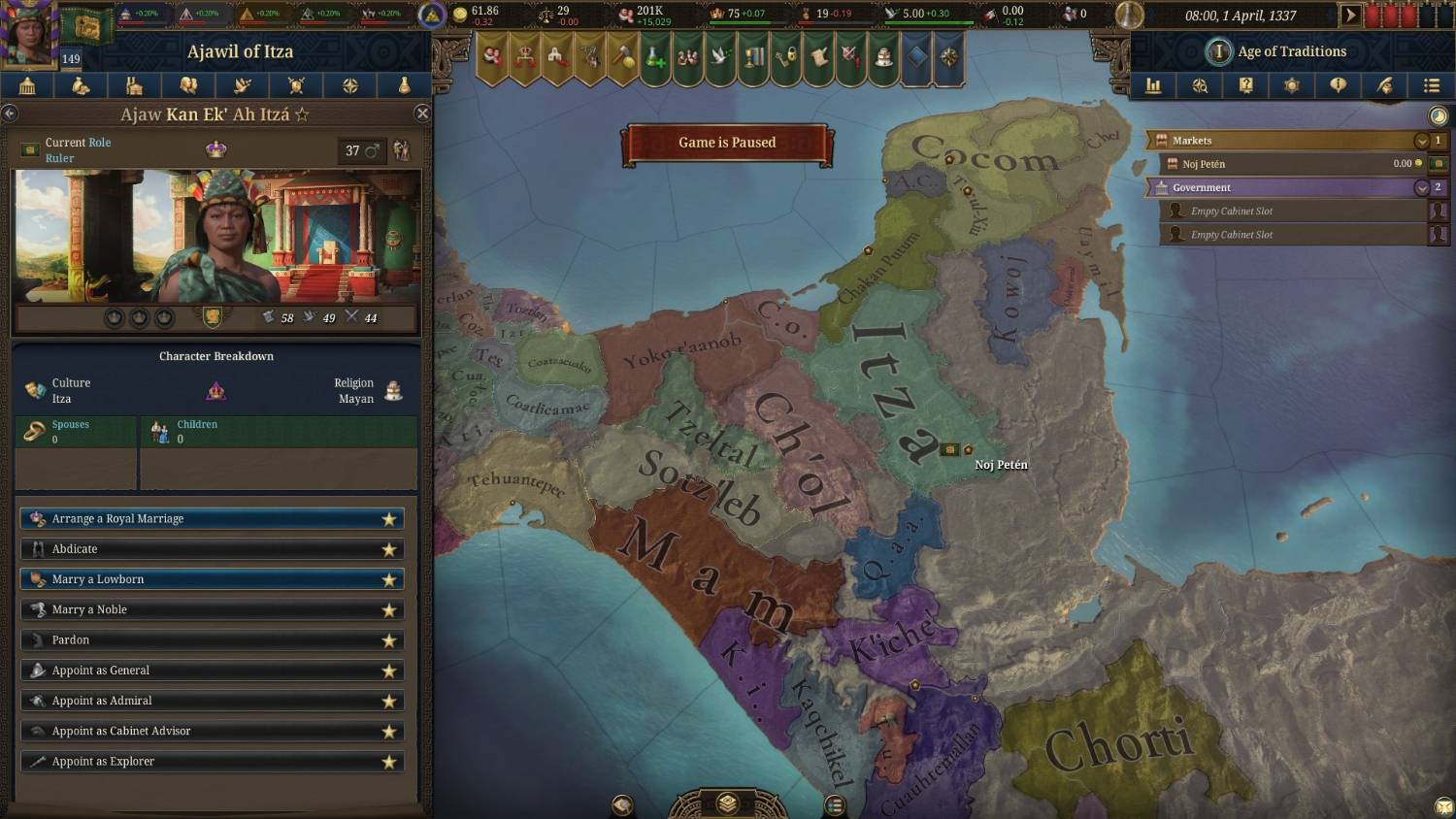Close the character panel
This screenshot has width=1456, height=819.
point(422,114)
